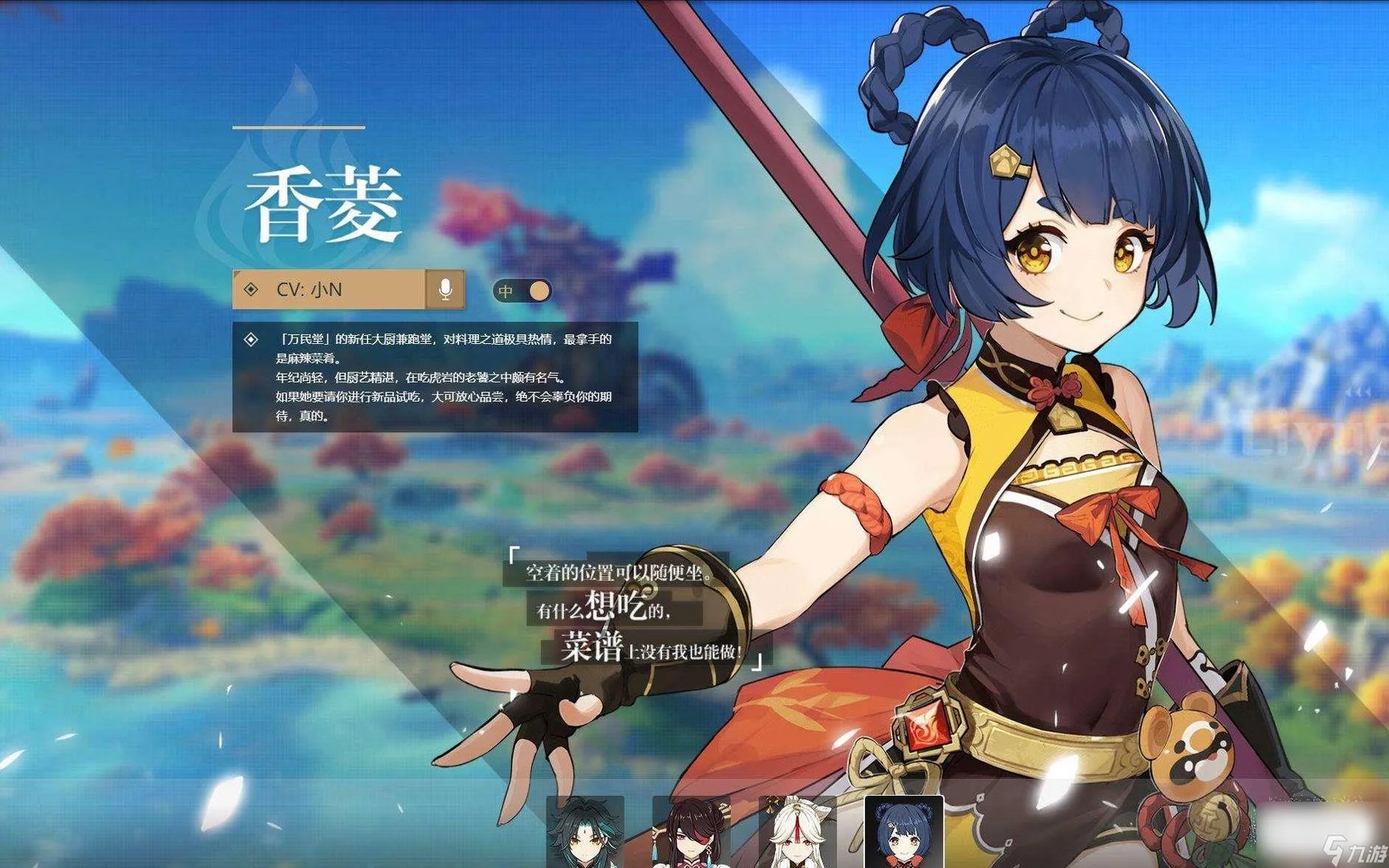Slide the language toggle knob to switch voiceover
Viewport: 1389px width, 868px height.
click(537, 292)
